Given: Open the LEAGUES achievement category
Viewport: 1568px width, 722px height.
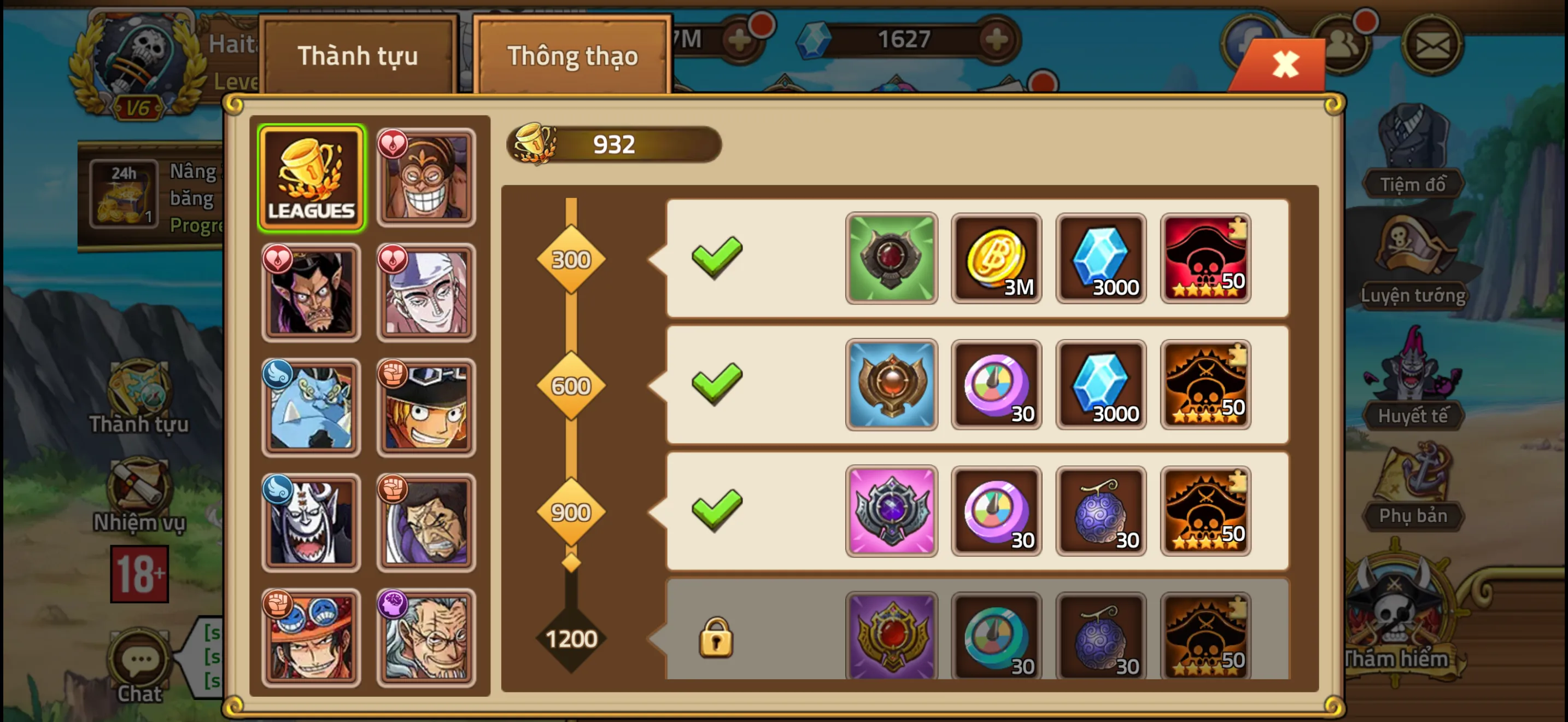Looking at the screenshot, I should 312,177.
